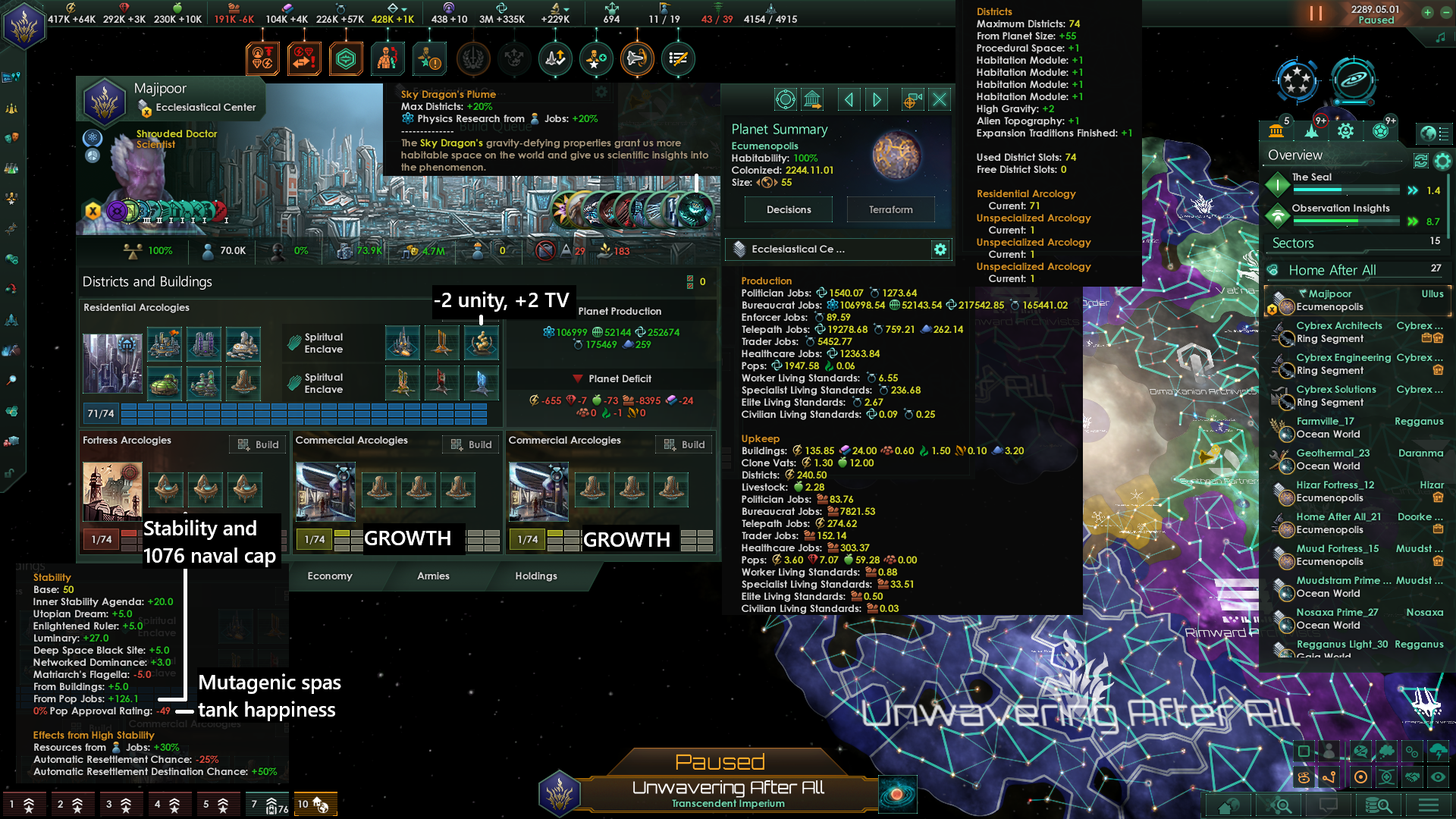Viewport: 1456px width, 819px height.
Task: Switch to the Armies tab
Action: click(x=432, y=576)
